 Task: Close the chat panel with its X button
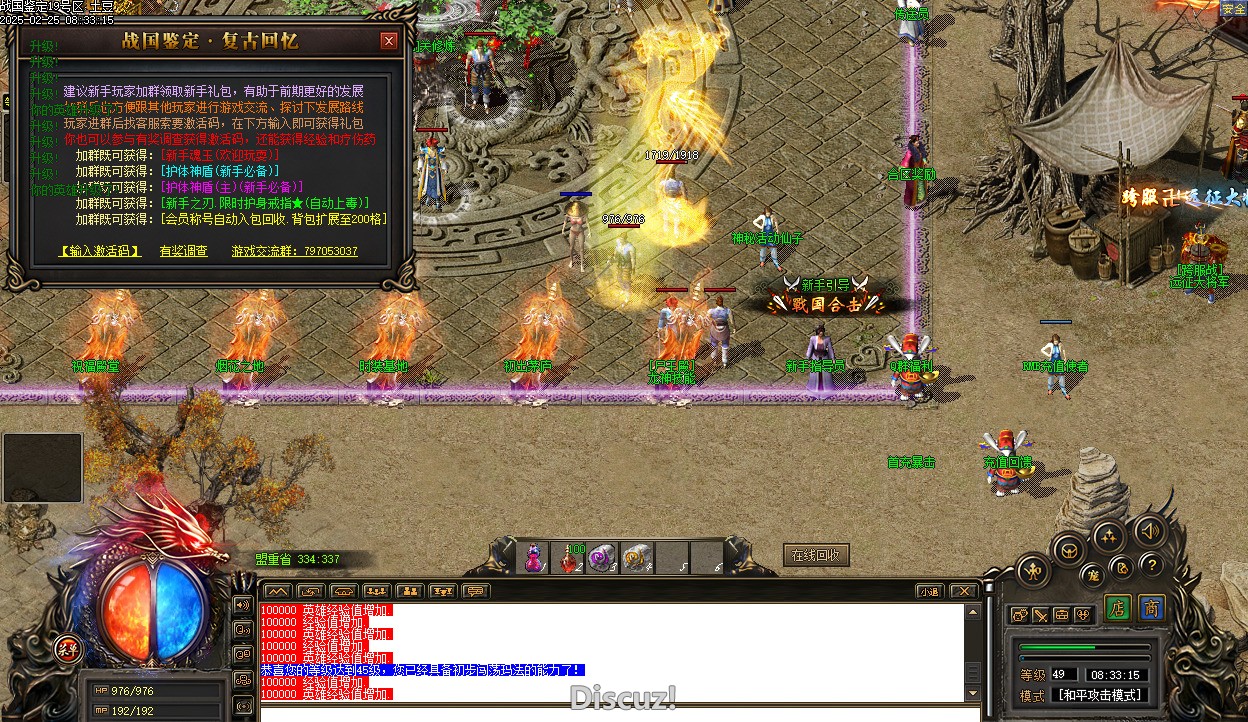click(x=962, y=591)
